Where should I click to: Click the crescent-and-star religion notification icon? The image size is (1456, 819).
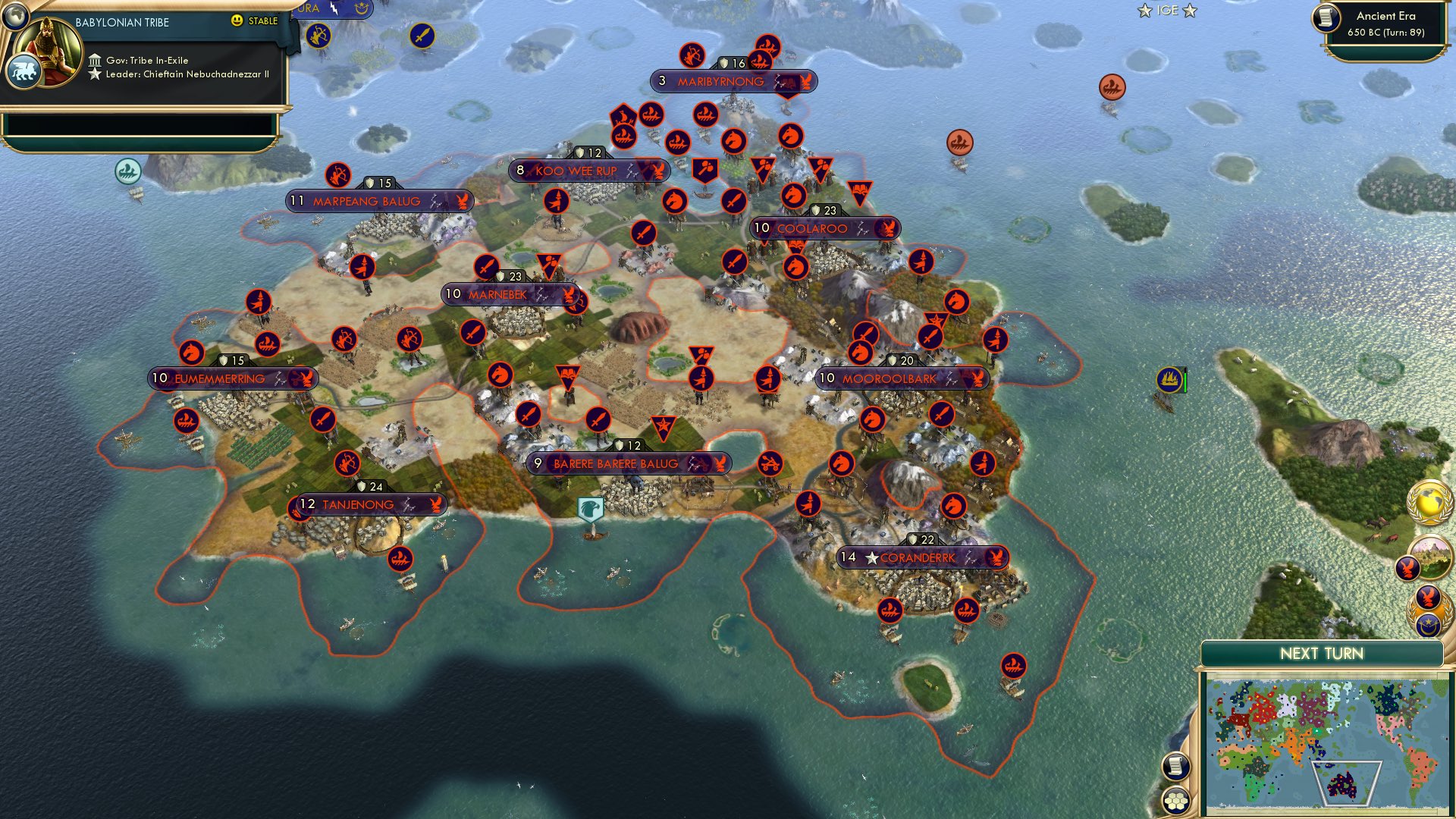[x=1428, y=623]
